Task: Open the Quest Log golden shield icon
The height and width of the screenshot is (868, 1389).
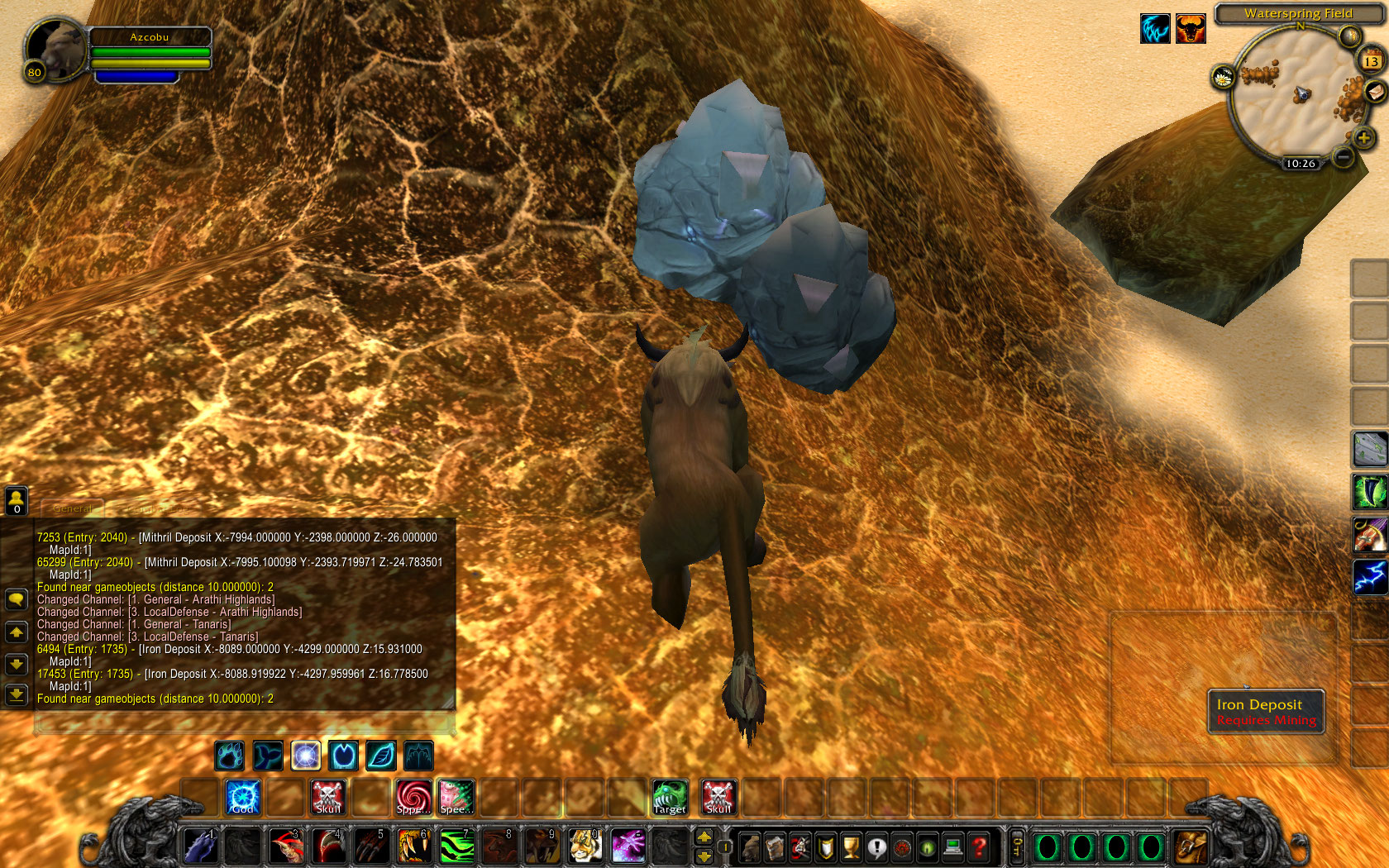Action: (x=824, y=847)
